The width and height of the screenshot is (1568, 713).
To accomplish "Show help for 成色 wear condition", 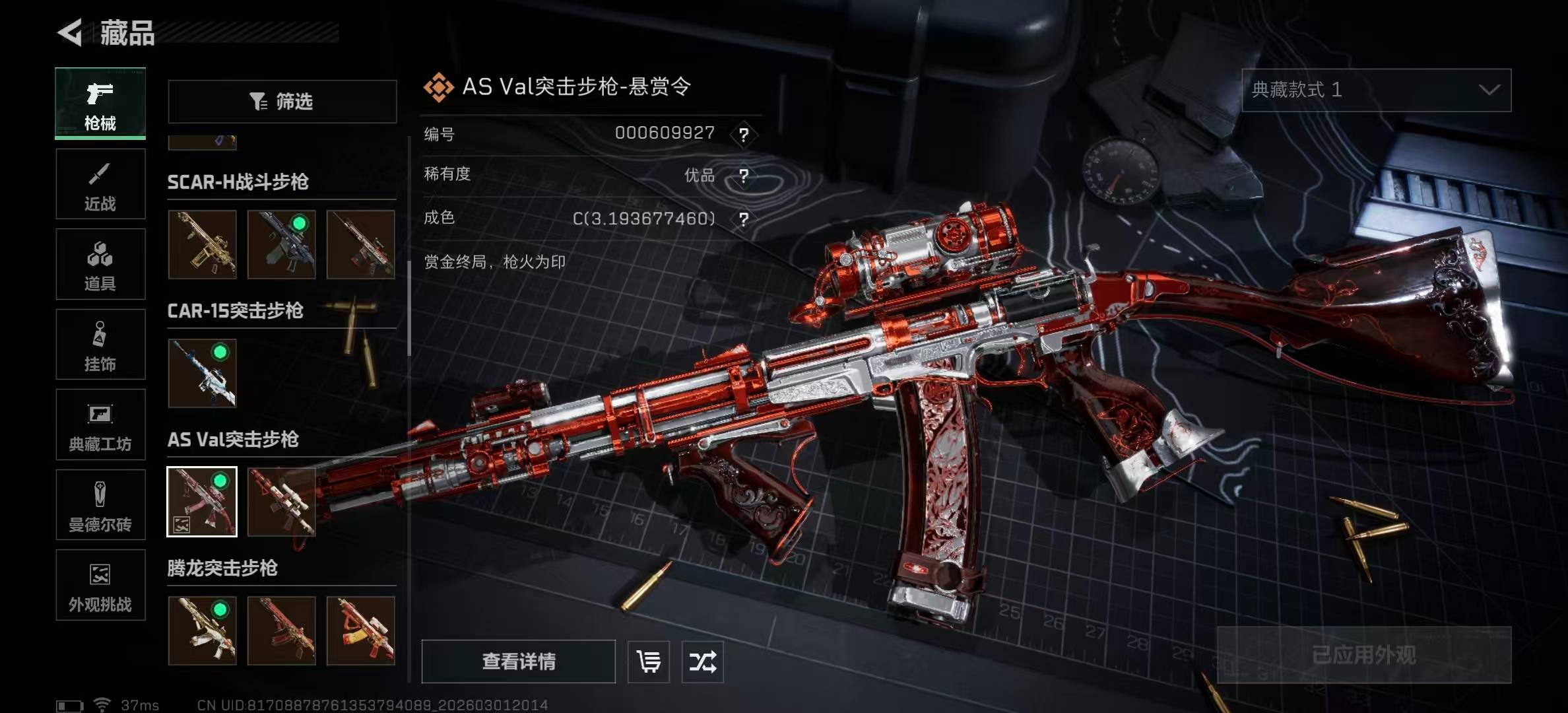I will 744,219.
